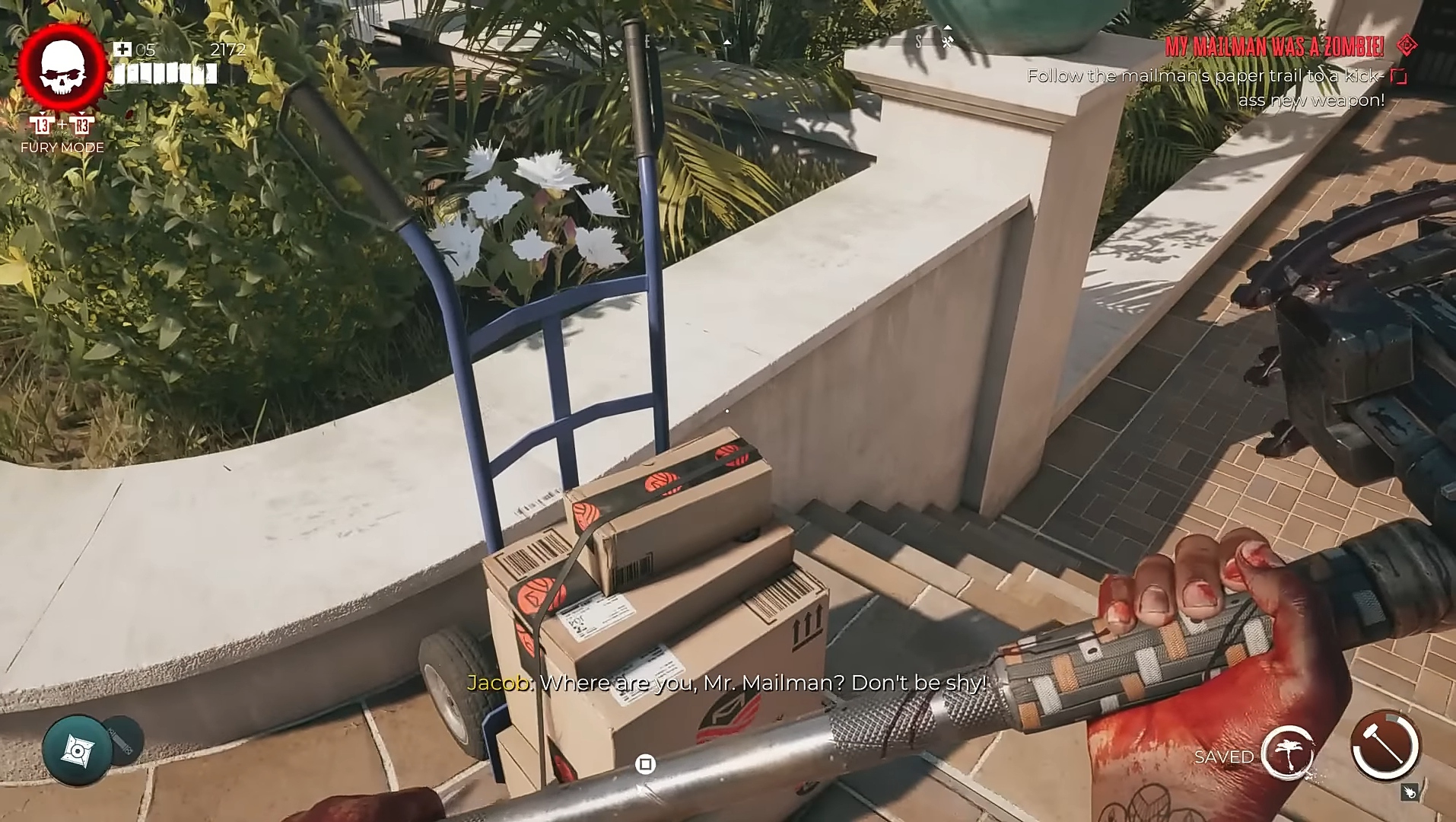Select the FURY MODE label
This screenshot has height=822, width=1456.
[x=62, y=146]
